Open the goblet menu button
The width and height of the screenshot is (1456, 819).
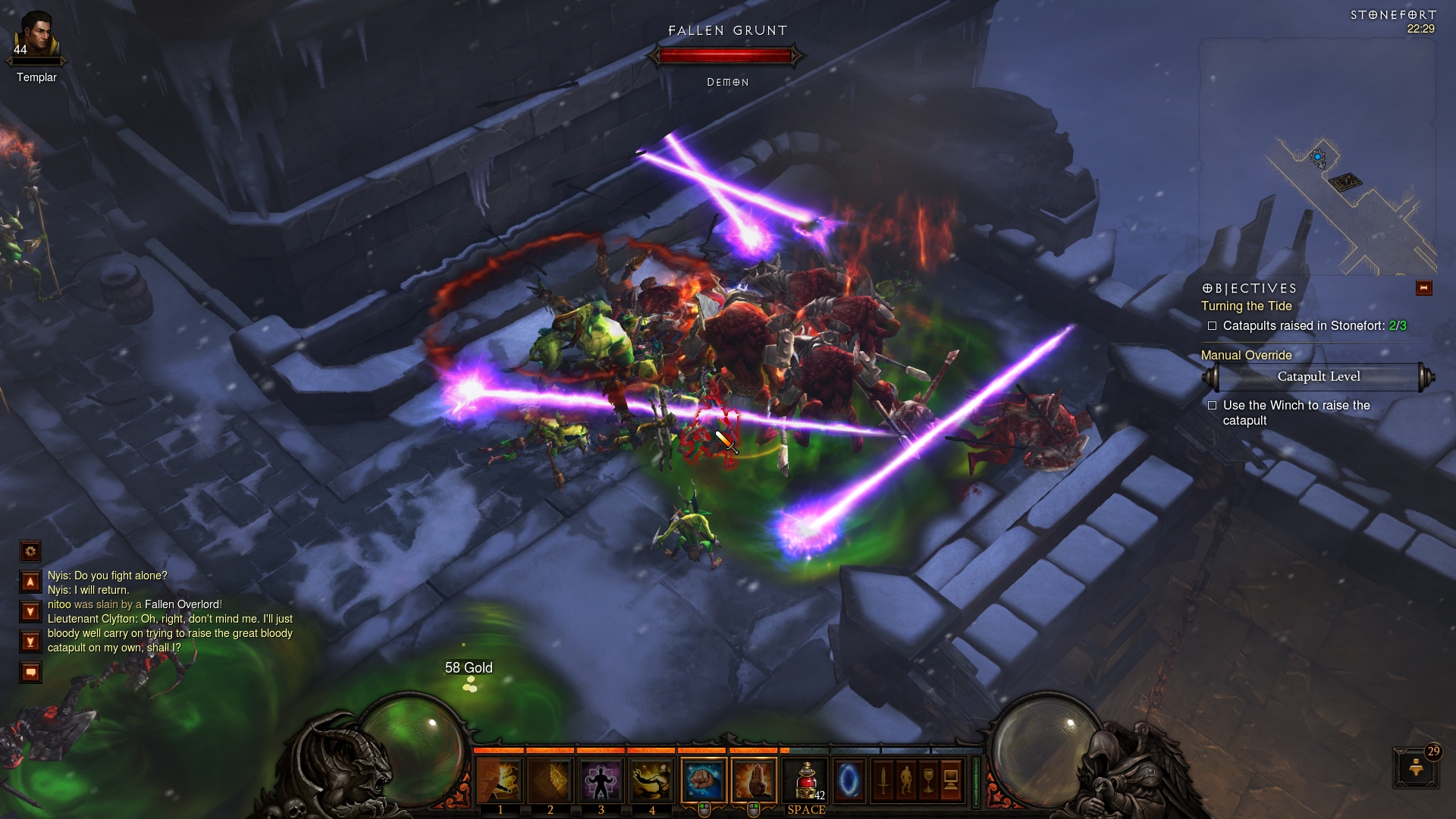pos(928,780)
